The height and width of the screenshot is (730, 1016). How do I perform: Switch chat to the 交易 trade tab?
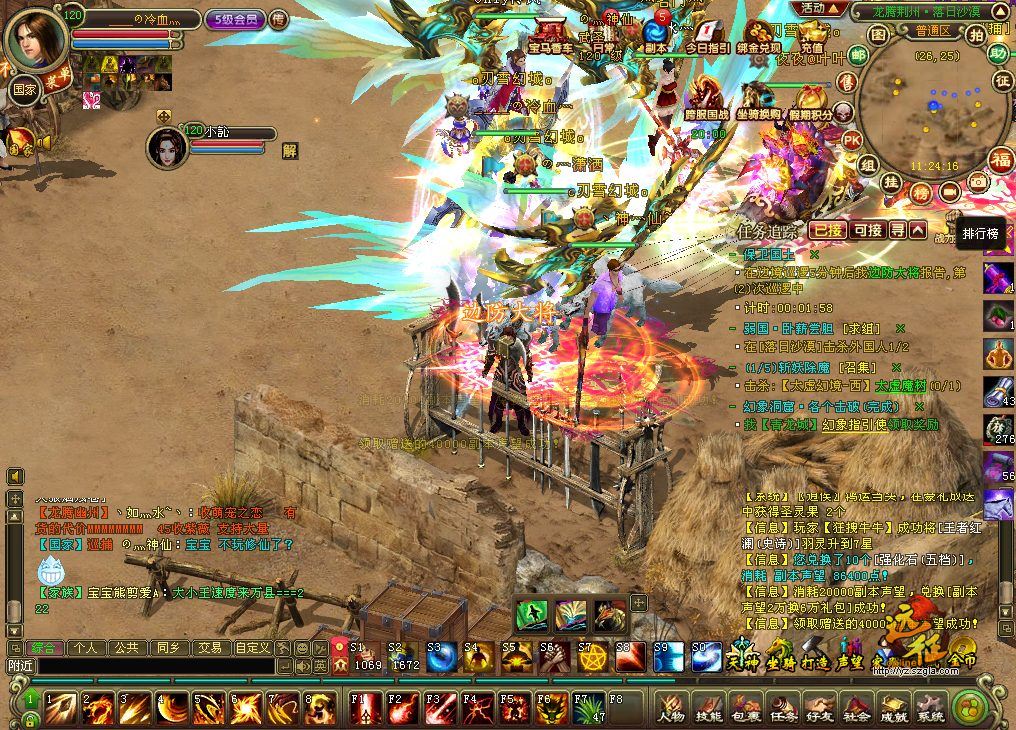pyautogui.click(x=208, y=648)
